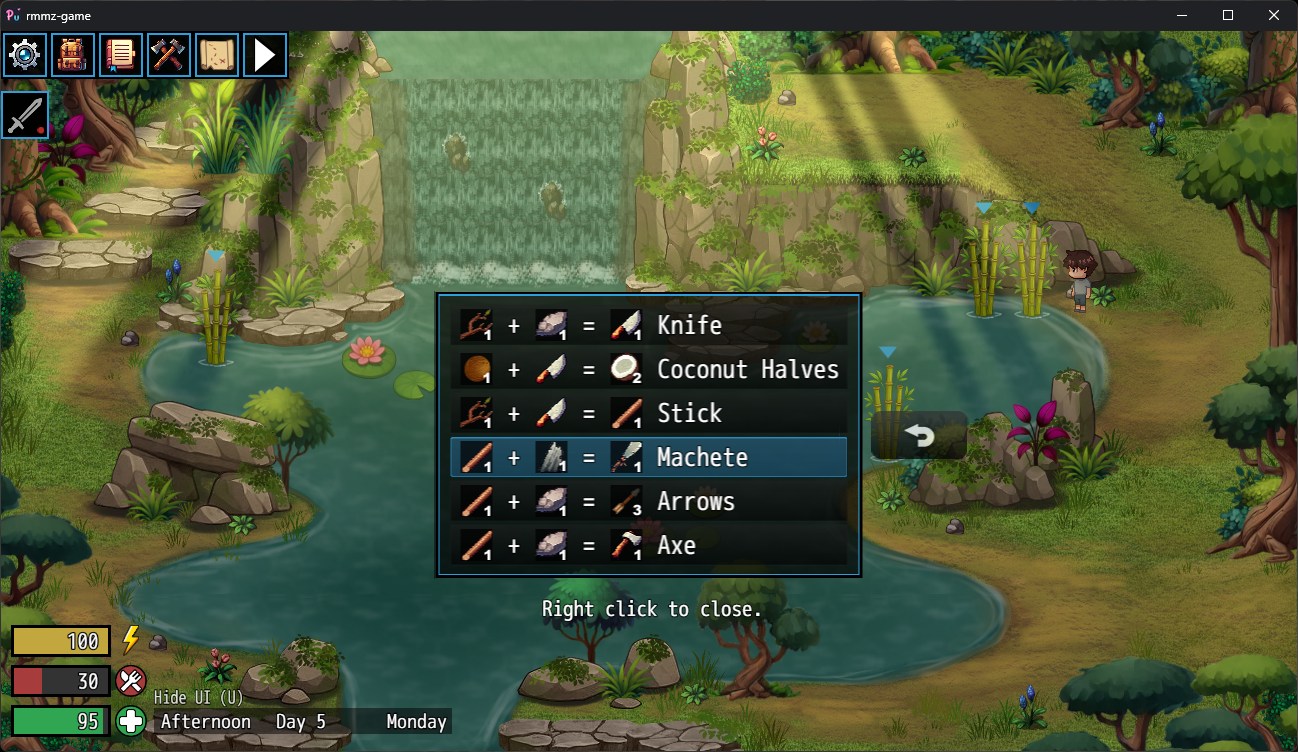
Task: Click the green health cross icon
Action: (x=131, y=720)
